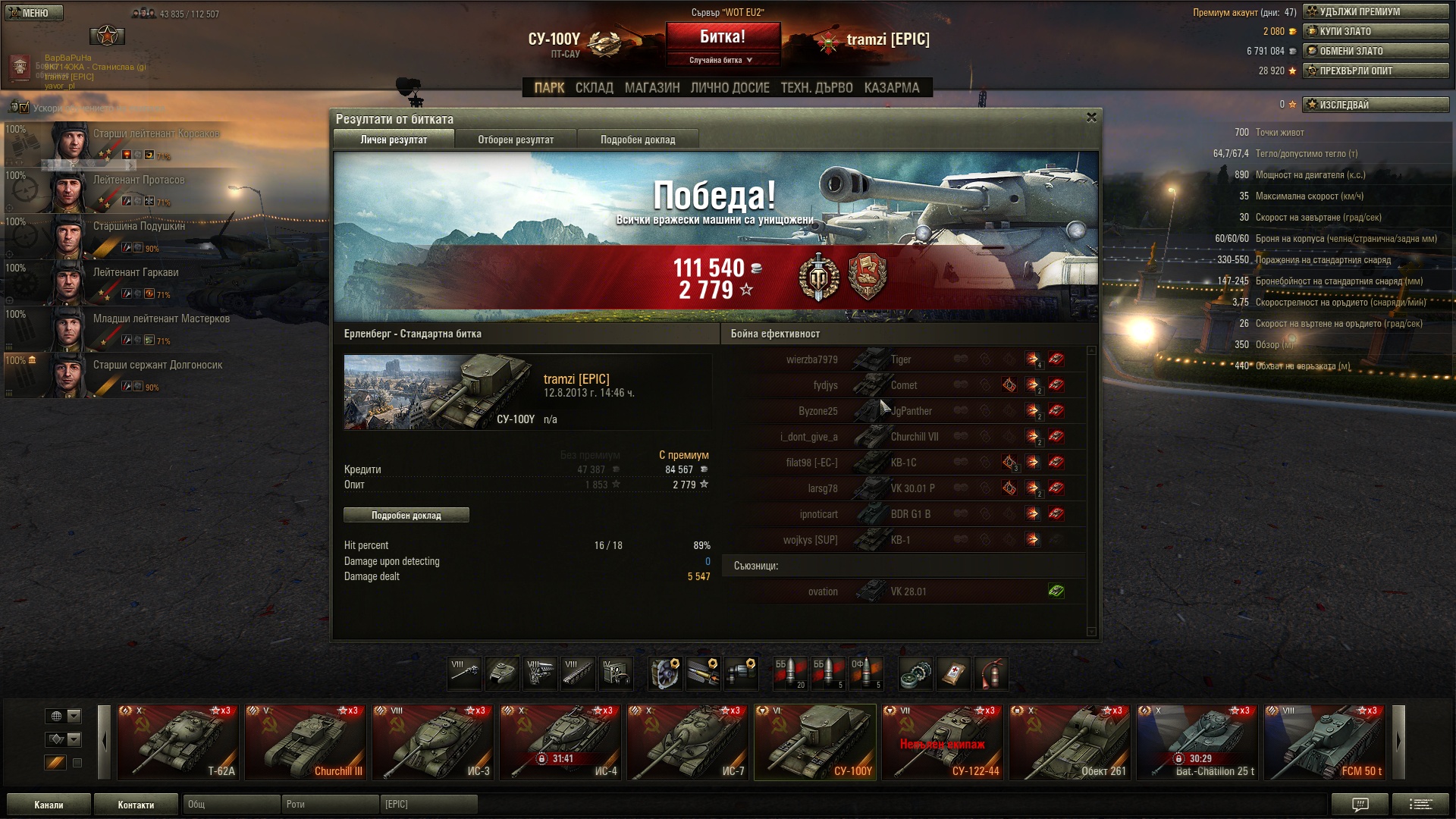Extend premium with УДЪЛЖИ ПРЕМИУМ
This screenshot has height=819, width=1456.
click(x=1375, y=11)
